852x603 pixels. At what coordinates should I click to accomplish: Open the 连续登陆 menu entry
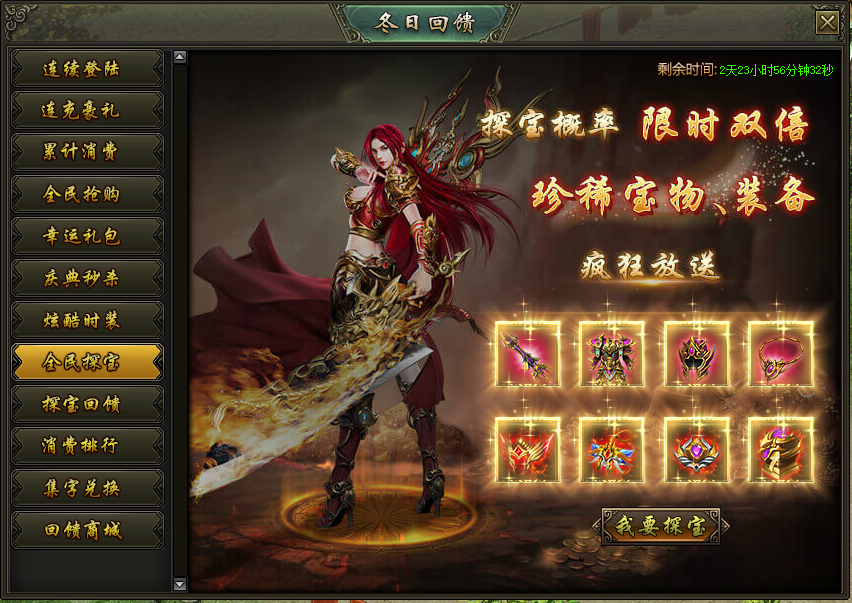[87, 69]
